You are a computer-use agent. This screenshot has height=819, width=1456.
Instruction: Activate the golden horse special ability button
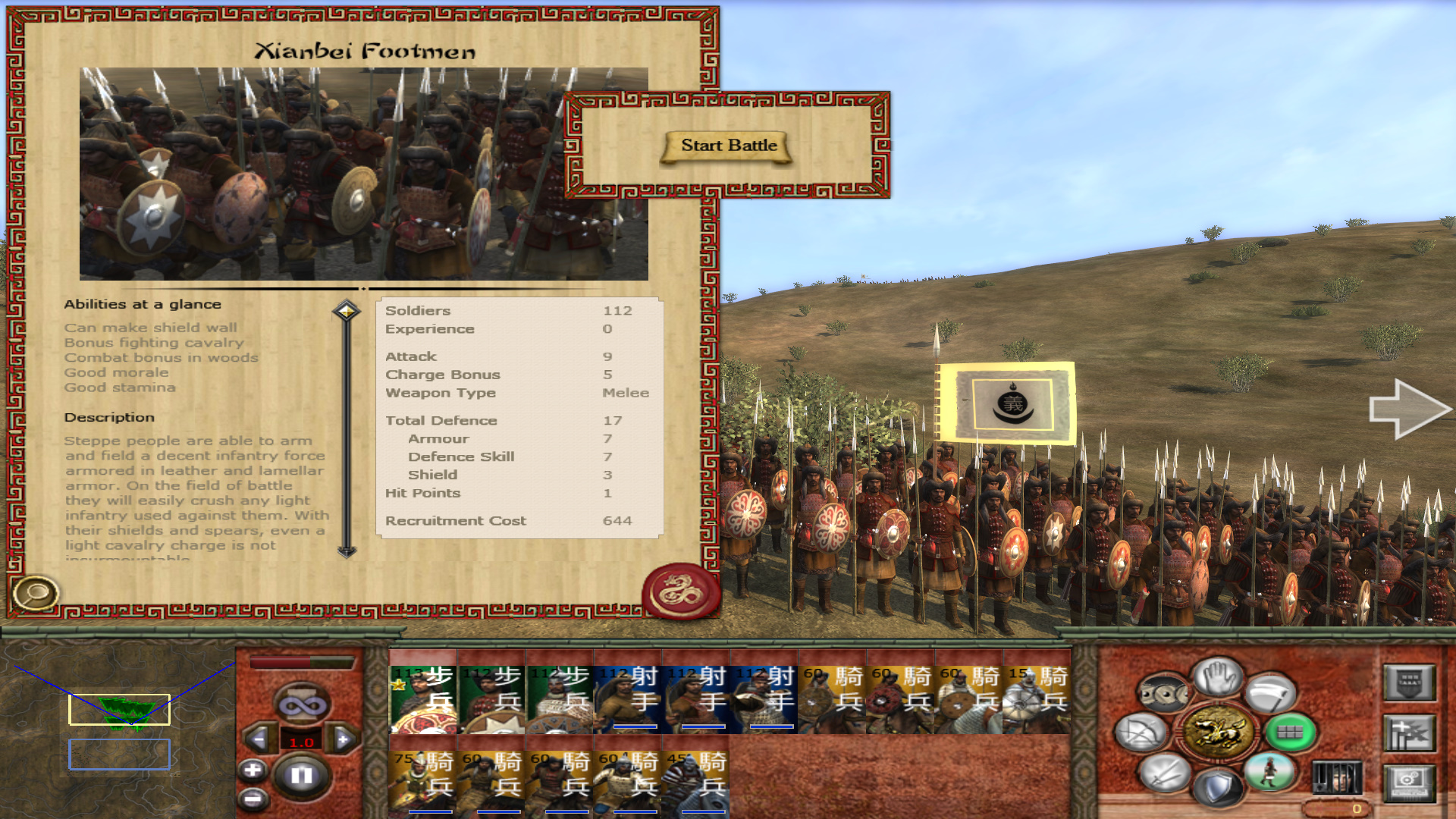(x=1217, y=733)
